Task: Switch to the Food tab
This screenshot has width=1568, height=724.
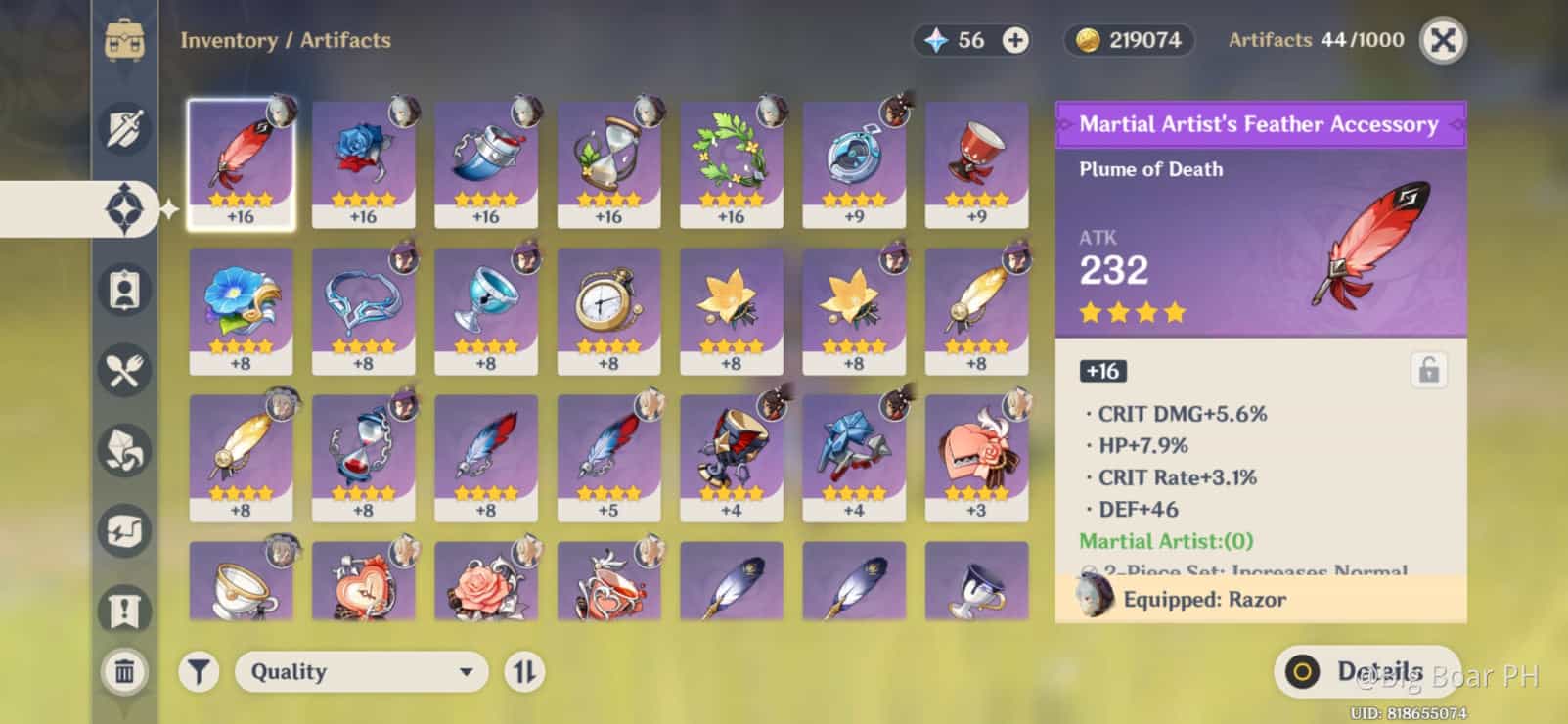Action: point(125,370)
